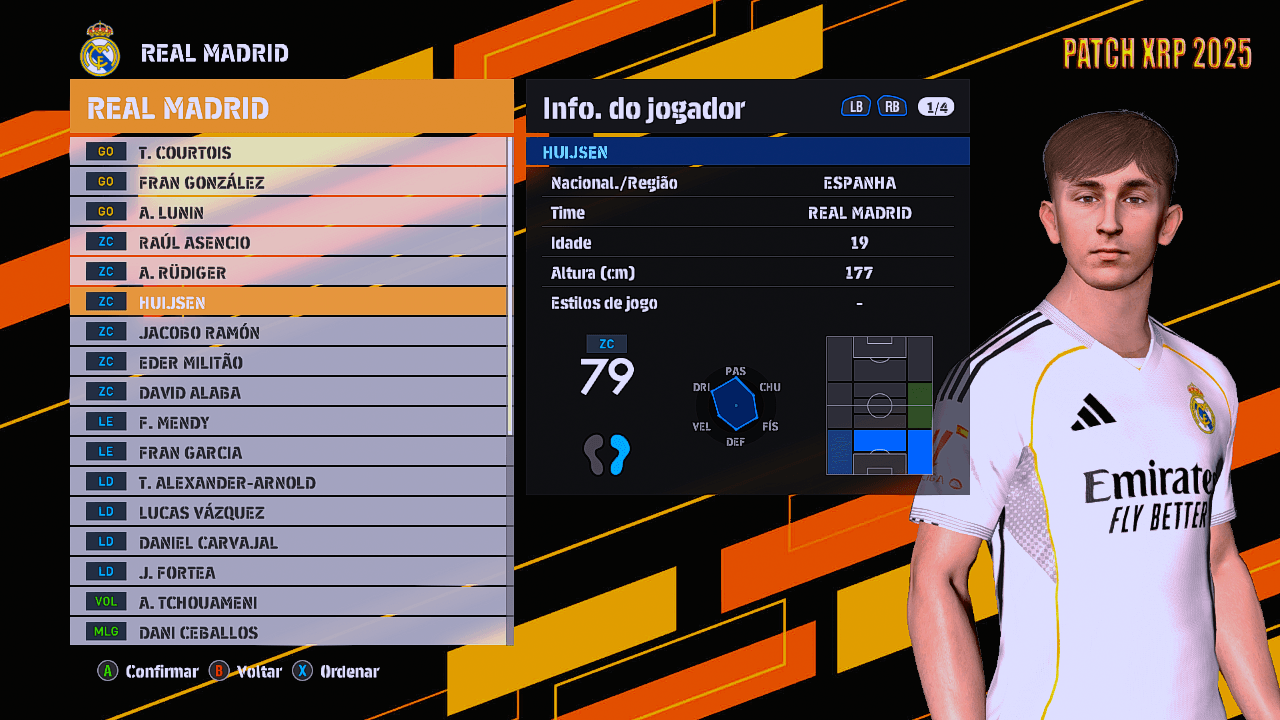Select David Alaba in the roster

288,392
